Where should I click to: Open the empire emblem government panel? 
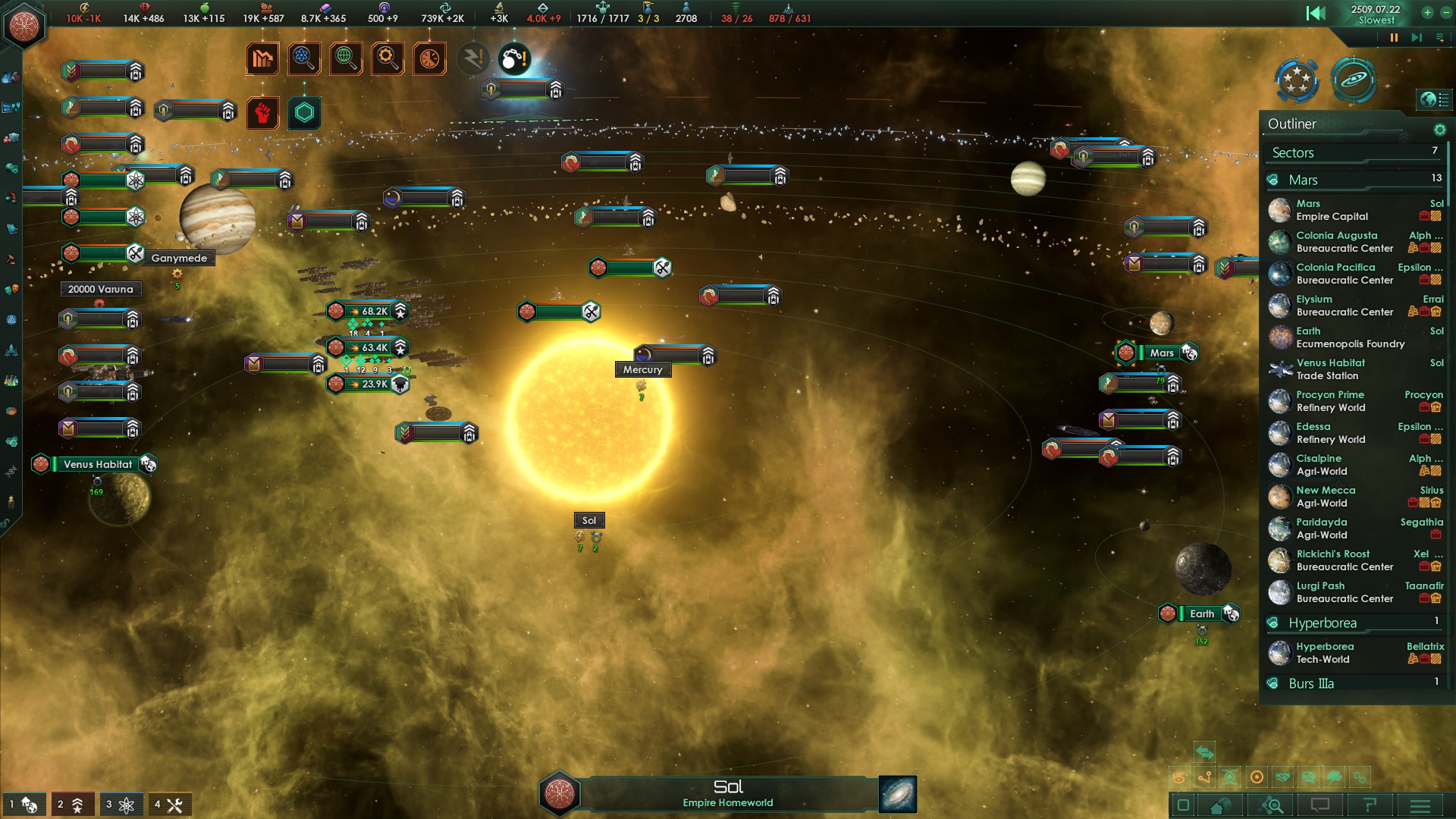tap(24, 26)
